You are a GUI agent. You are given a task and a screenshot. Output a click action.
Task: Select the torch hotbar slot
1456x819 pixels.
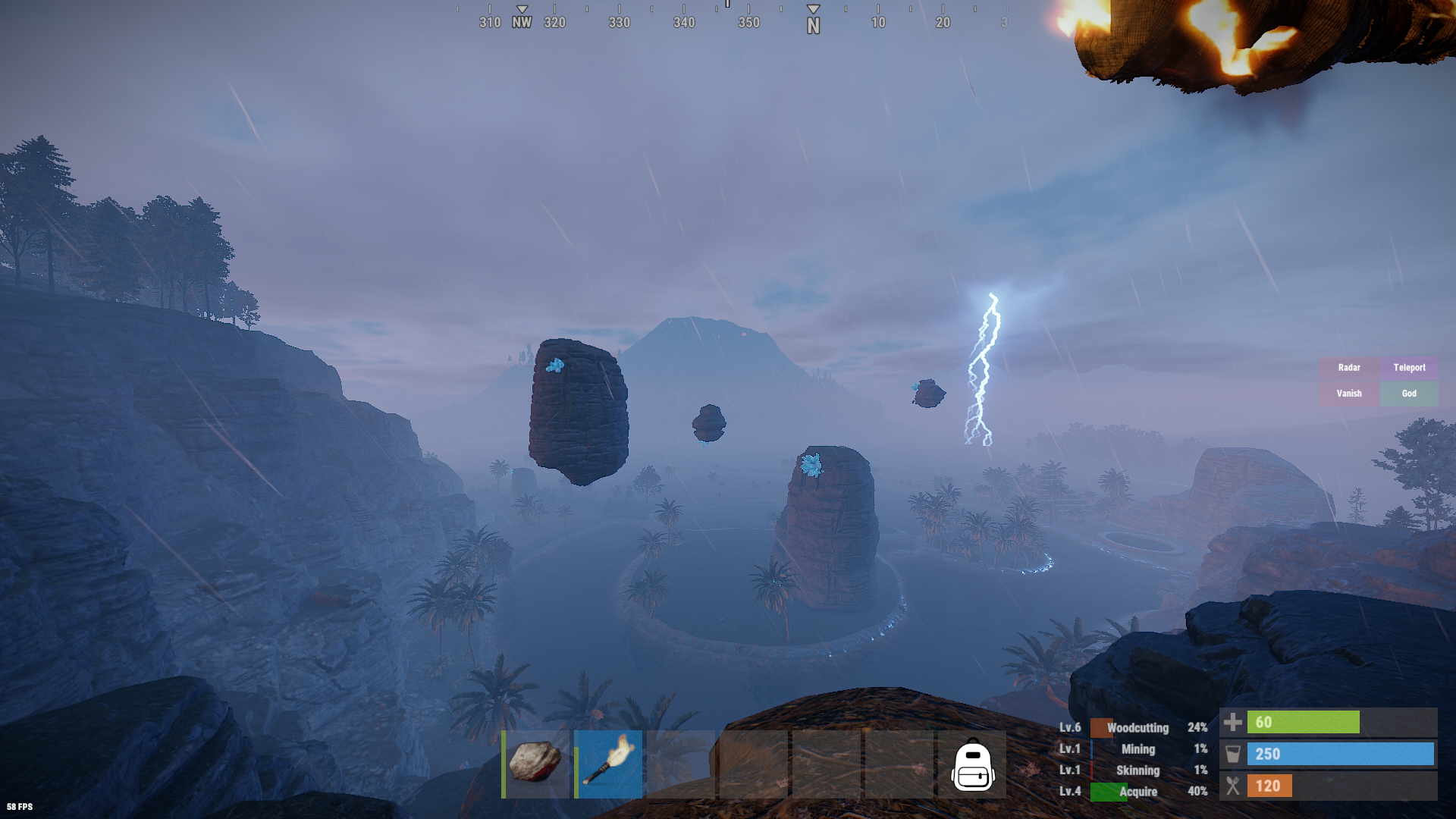[608, 764]
